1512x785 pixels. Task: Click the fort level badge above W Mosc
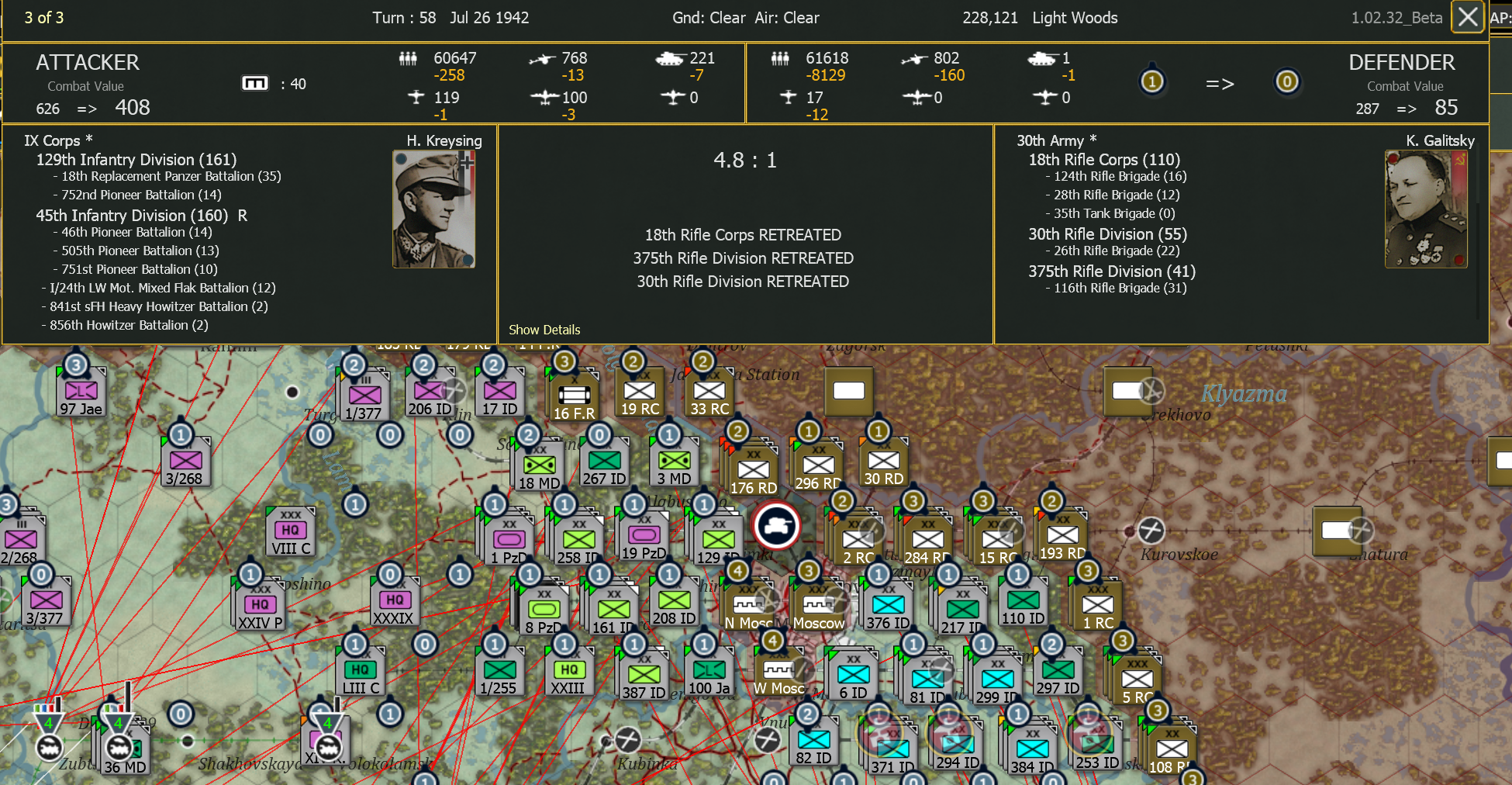click(x=774, y=641)
